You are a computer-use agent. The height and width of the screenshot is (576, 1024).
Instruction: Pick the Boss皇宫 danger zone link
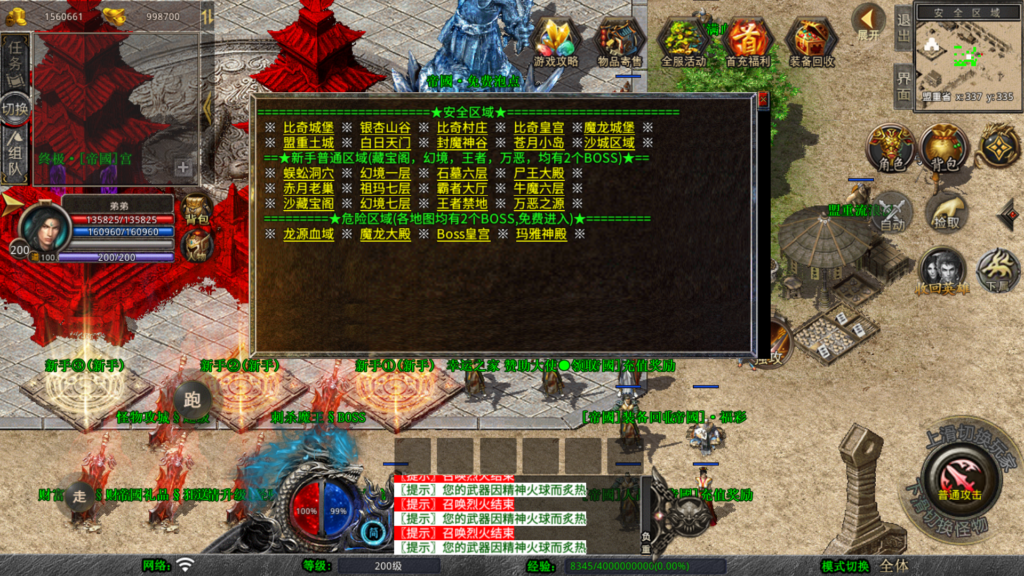463,234
